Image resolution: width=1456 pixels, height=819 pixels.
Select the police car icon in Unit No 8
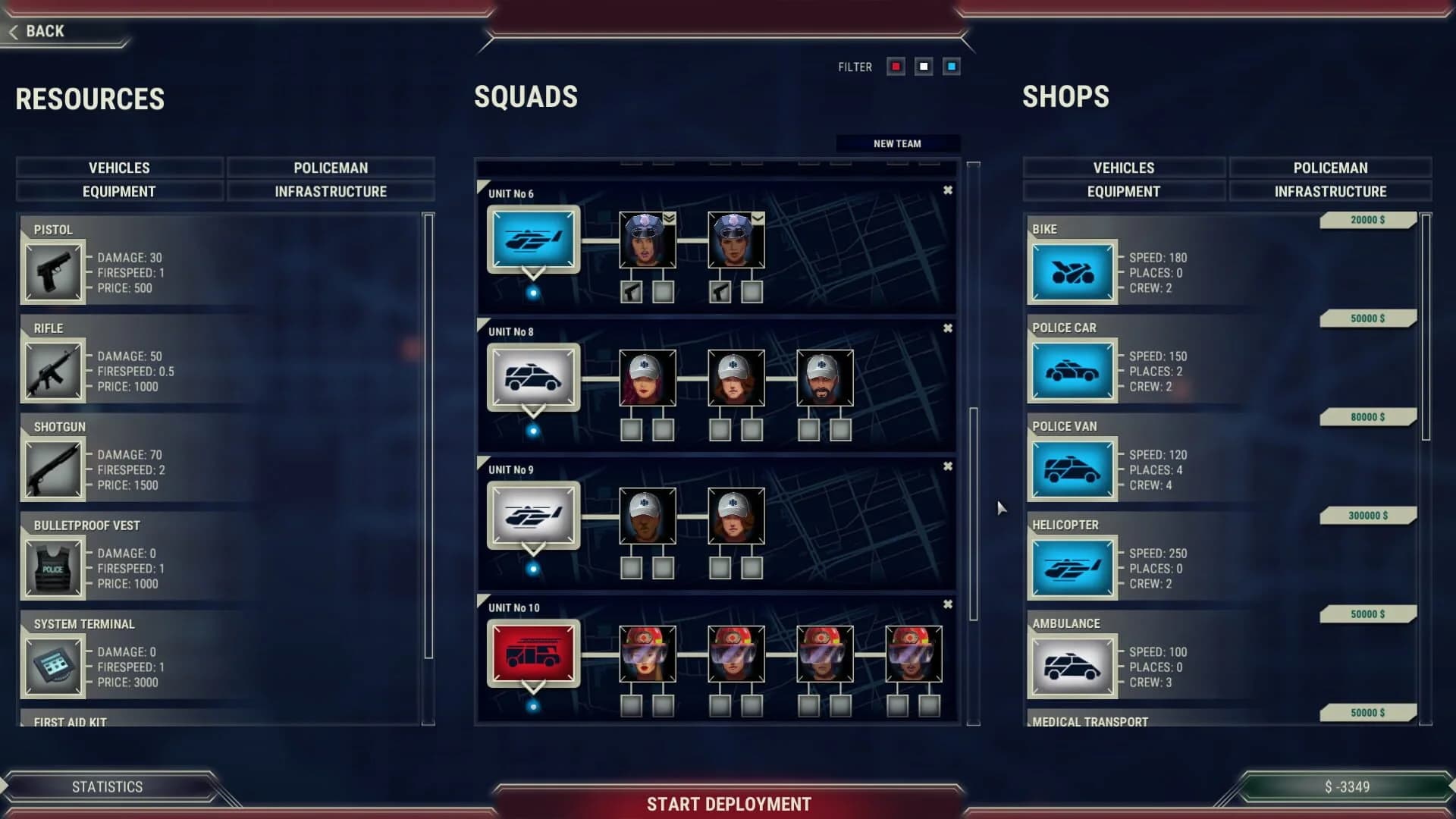click(533, 377)
